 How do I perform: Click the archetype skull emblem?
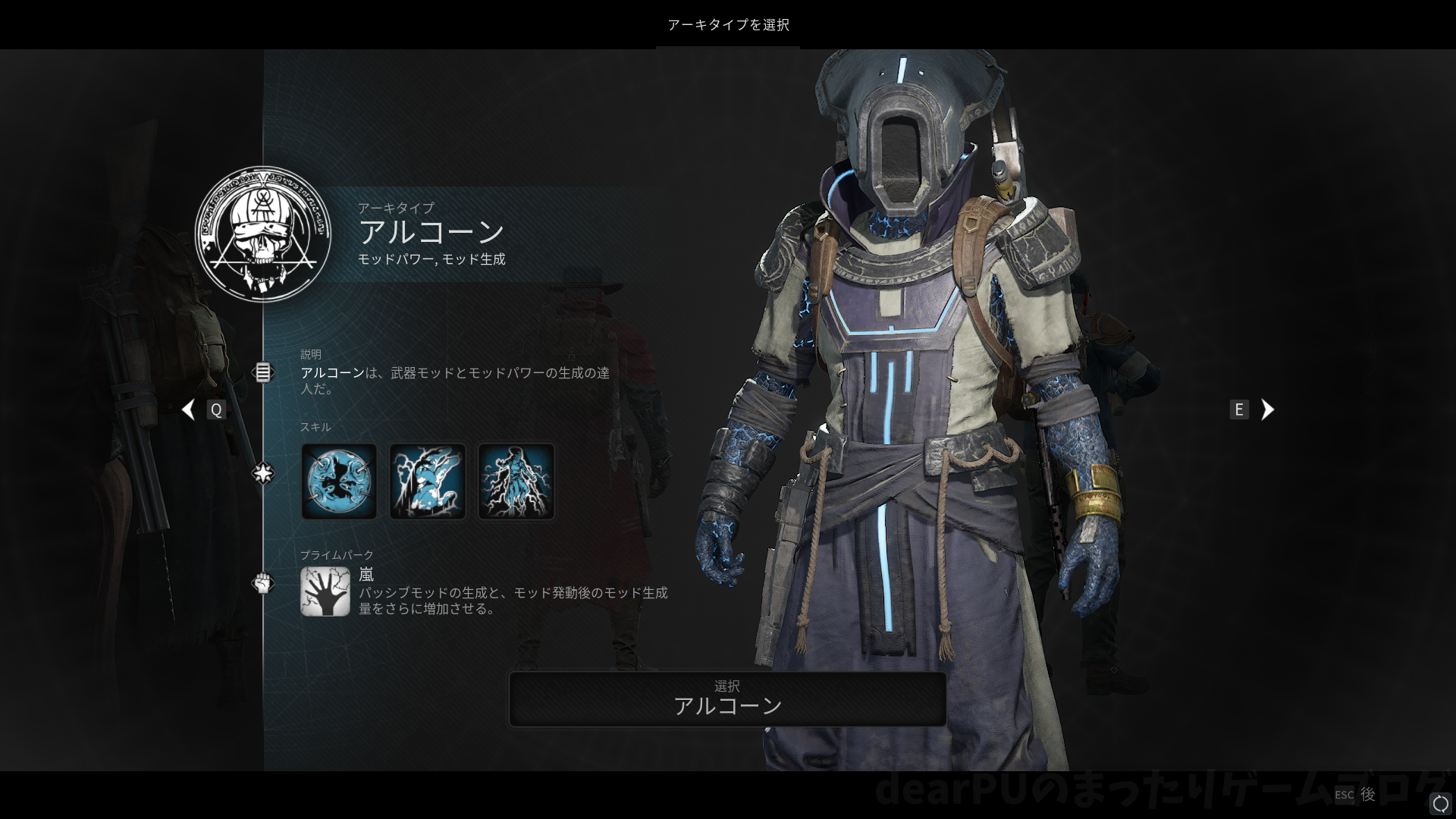263,234
